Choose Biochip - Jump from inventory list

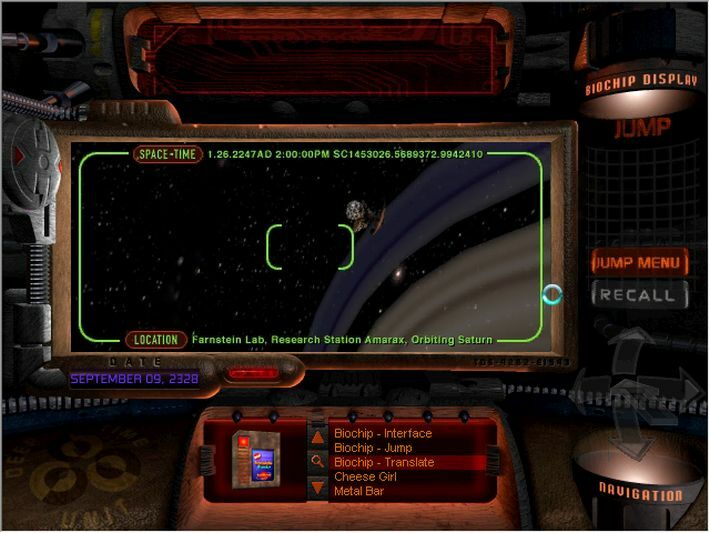373,448
